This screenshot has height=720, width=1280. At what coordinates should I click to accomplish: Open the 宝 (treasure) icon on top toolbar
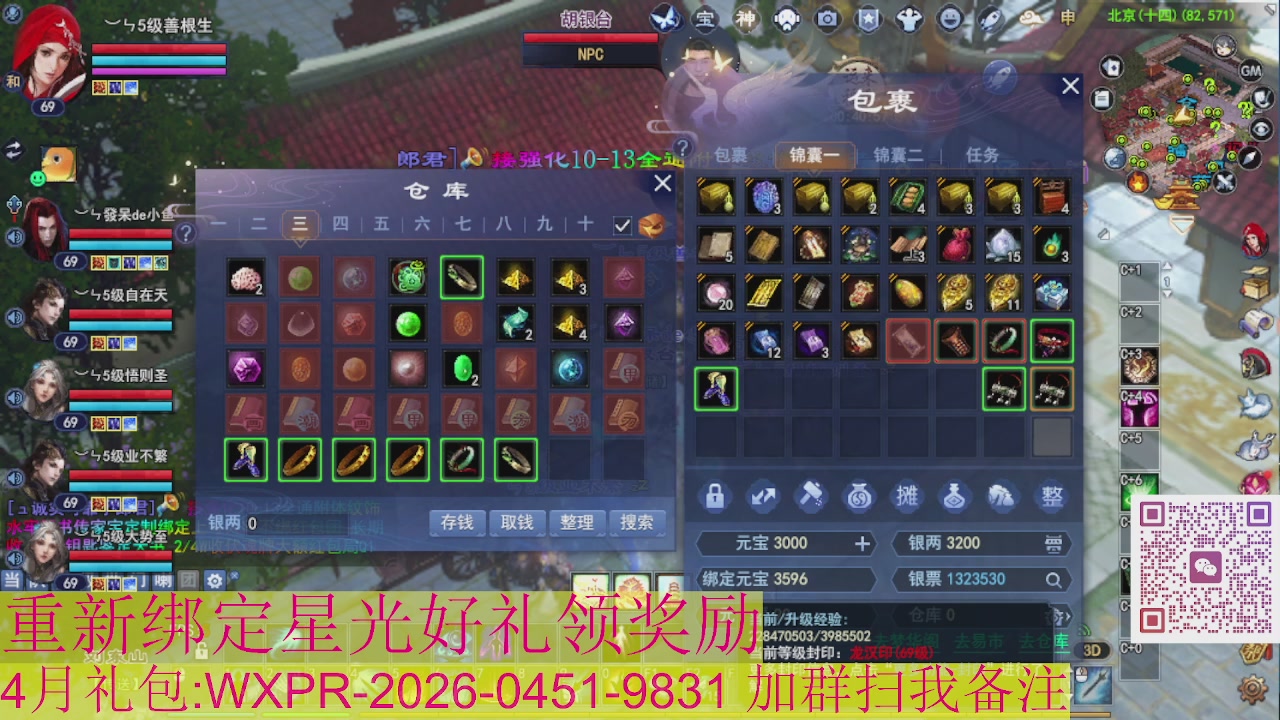pyautogui.click(x=704, y=17)
